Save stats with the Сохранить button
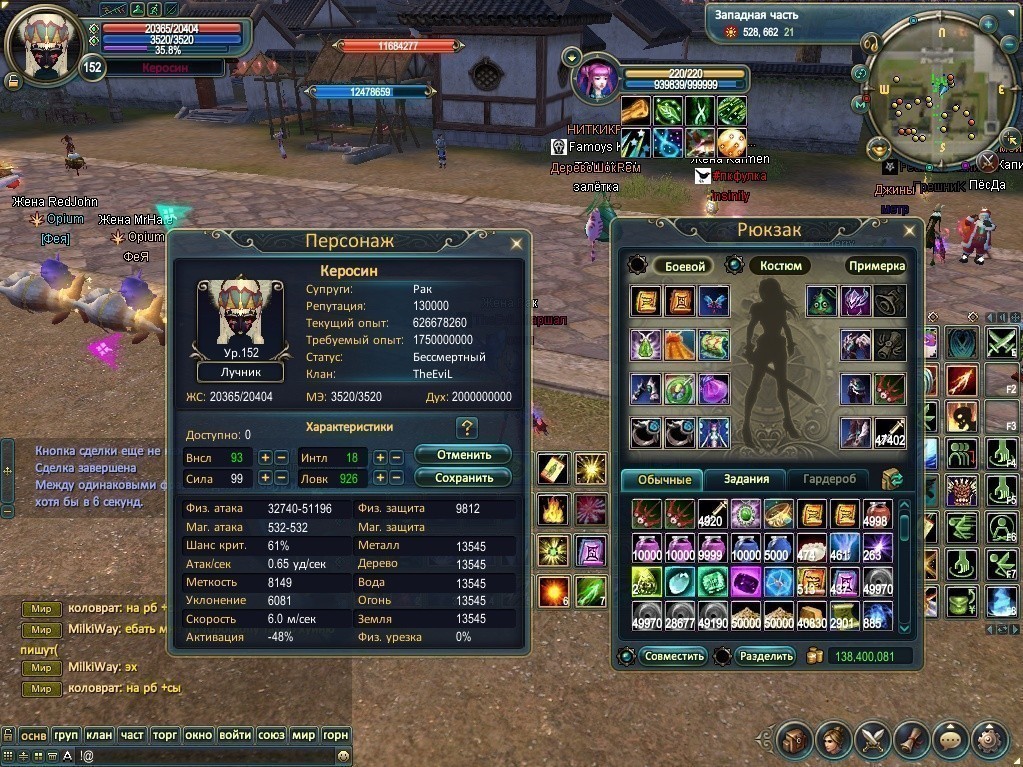Viewport: 1023px width, 767px height. pyautogui.click(x=462, y=478)
